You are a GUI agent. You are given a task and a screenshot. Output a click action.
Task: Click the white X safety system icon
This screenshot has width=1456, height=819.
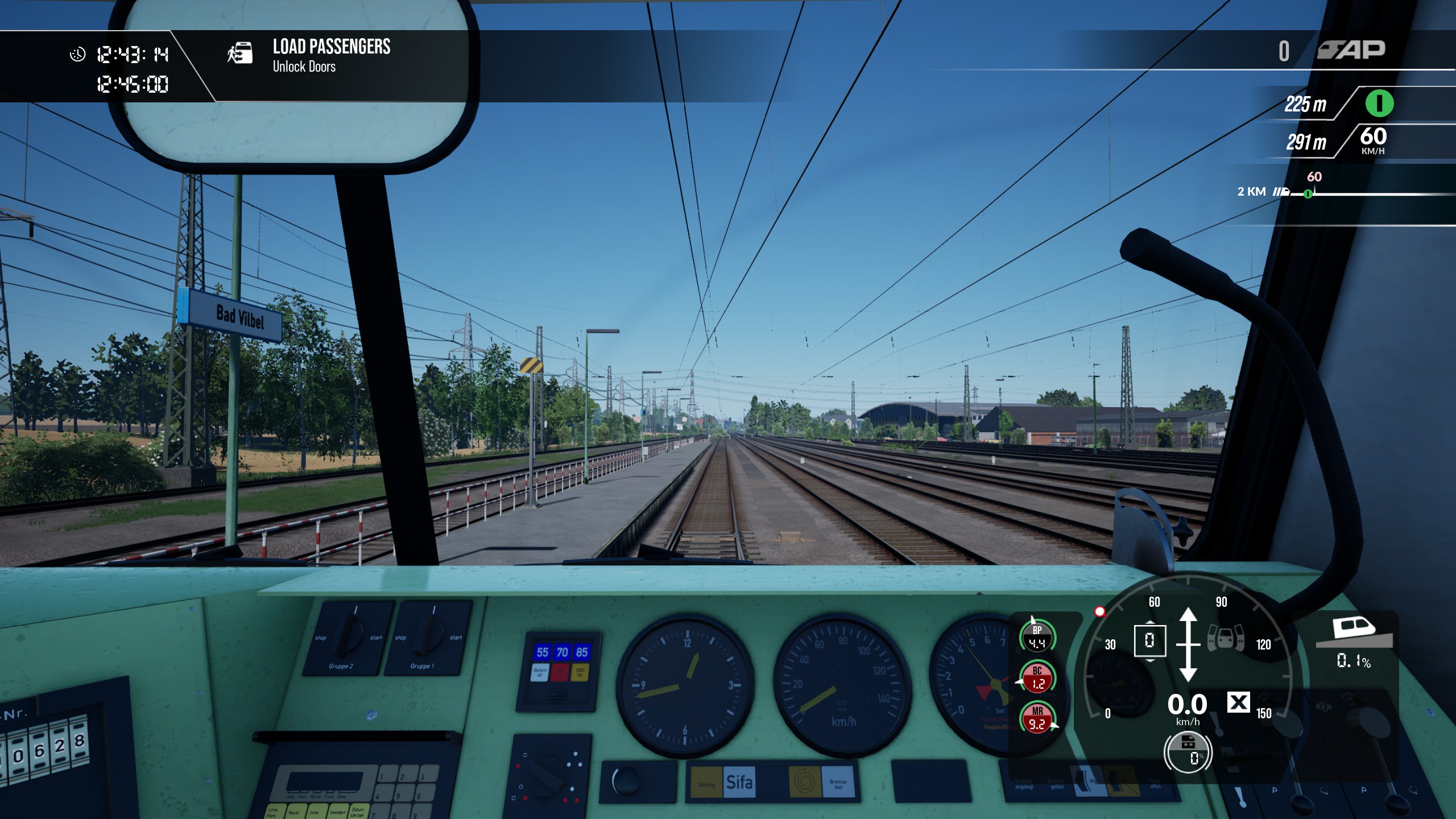pyautogui.click(x=1238, y=702)
